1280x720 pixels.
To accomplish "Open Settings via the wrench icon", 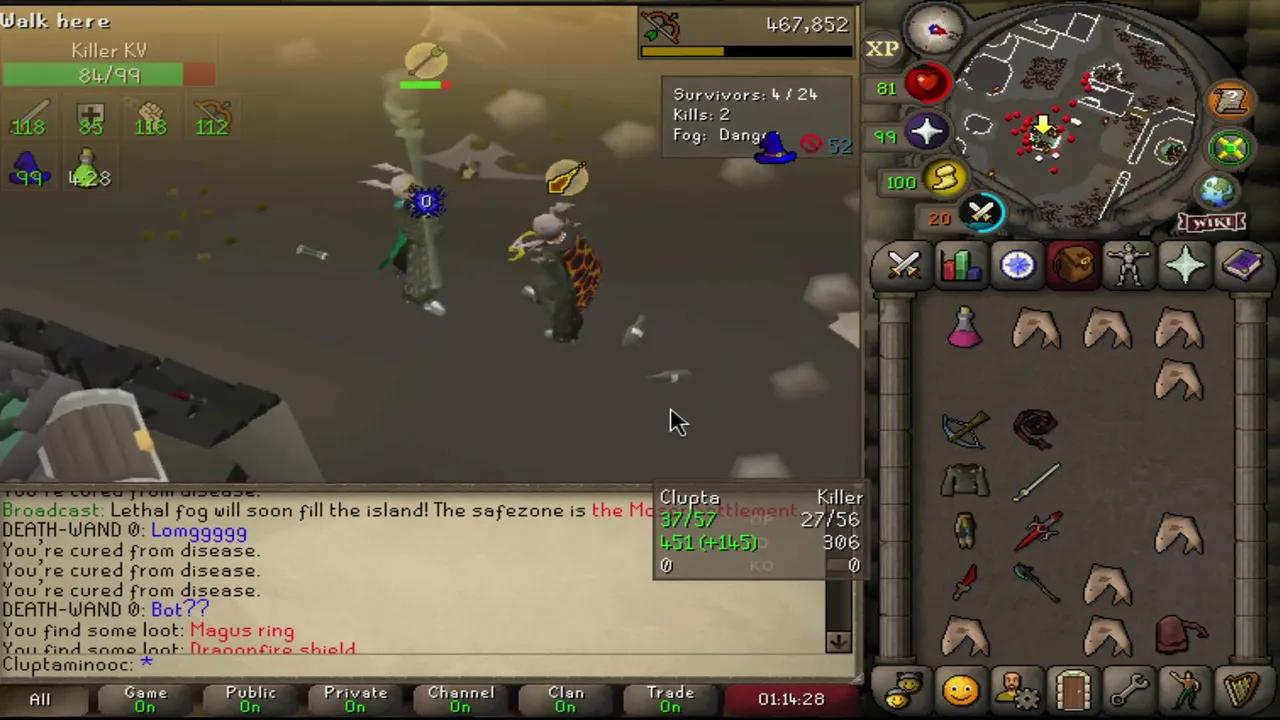I will (x=1129, y=690).
